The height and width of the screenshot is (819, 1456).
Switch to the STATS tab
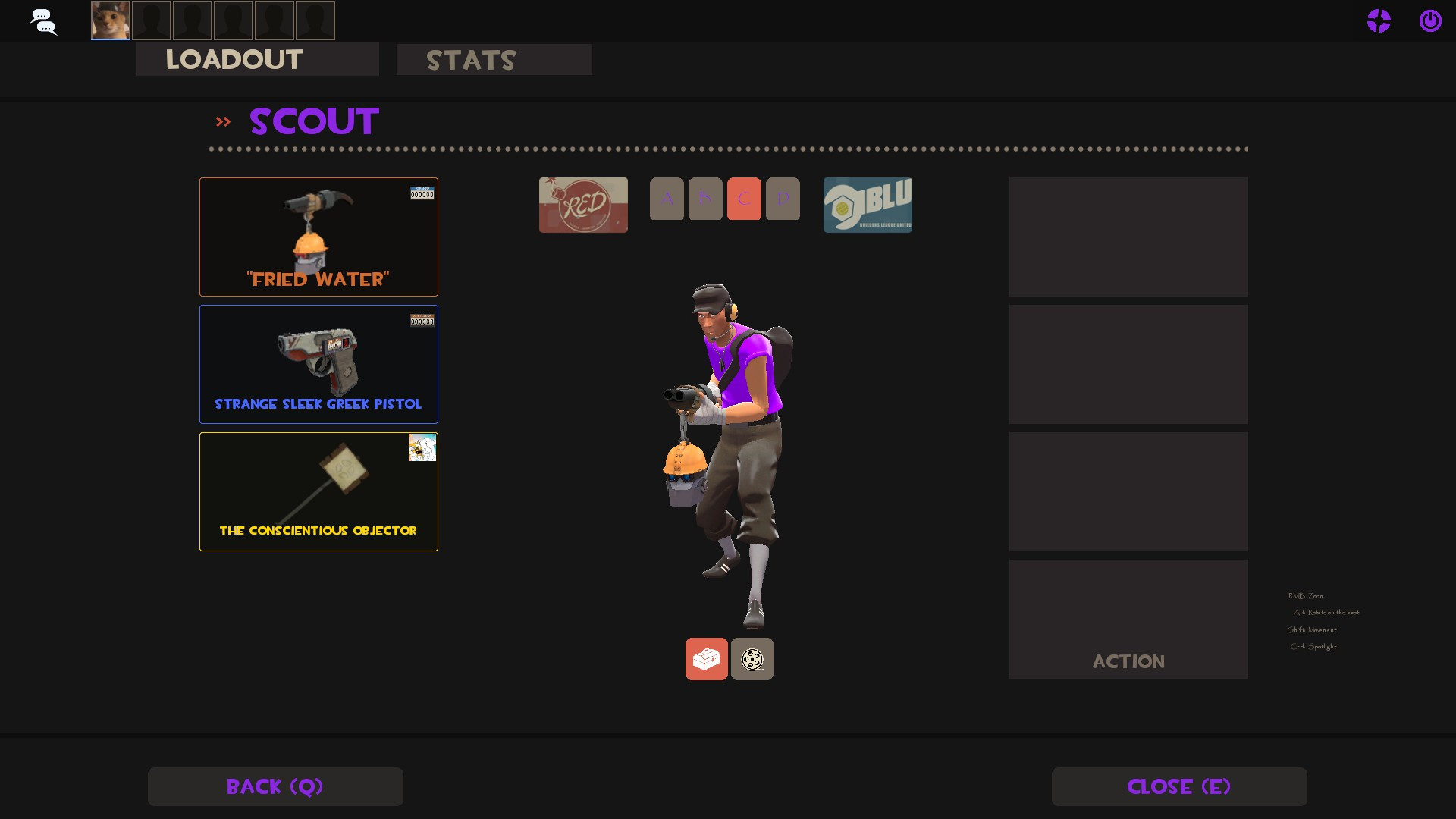coord(471,60)
